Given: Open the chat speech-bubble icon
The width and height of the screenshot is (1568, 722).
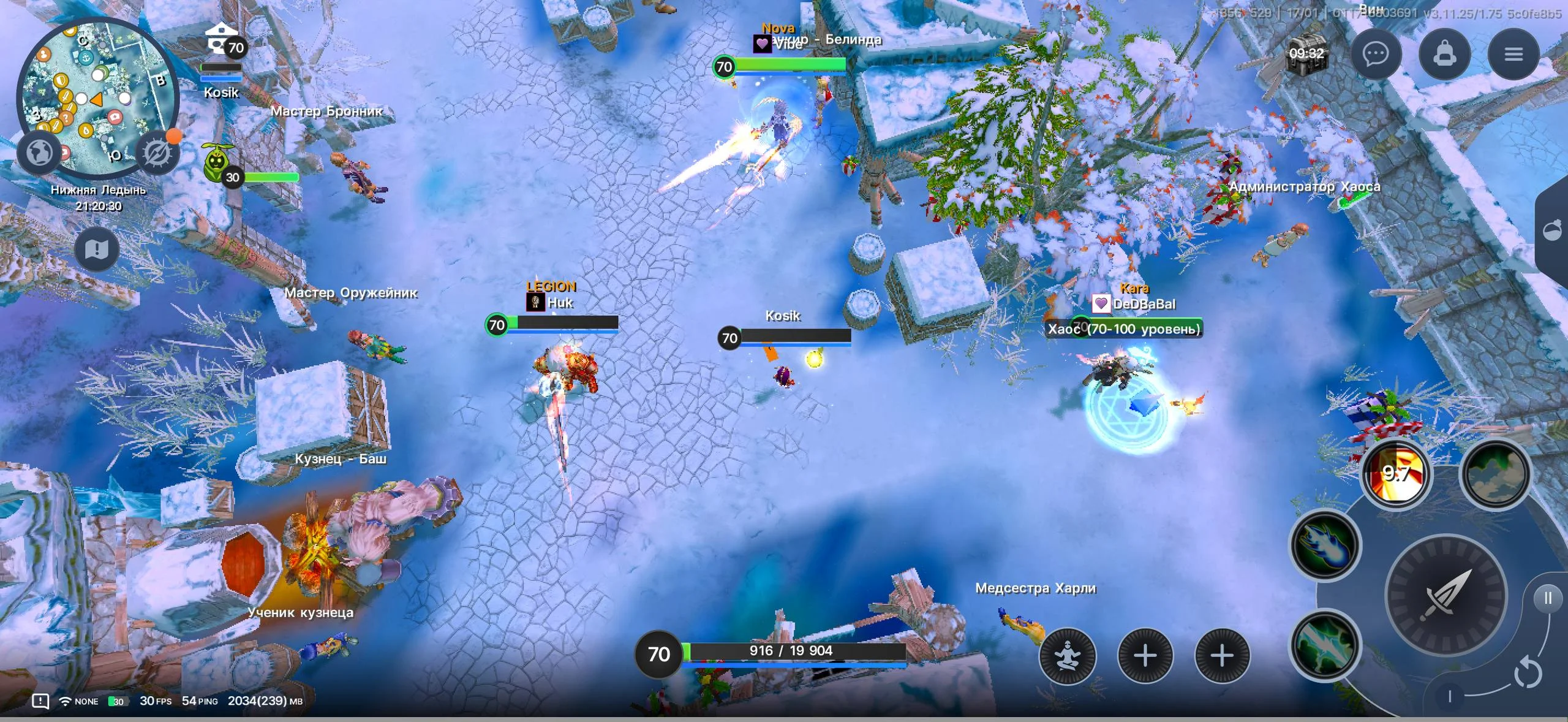Looking at the screenshot, I should click(x=1377, y=54).
